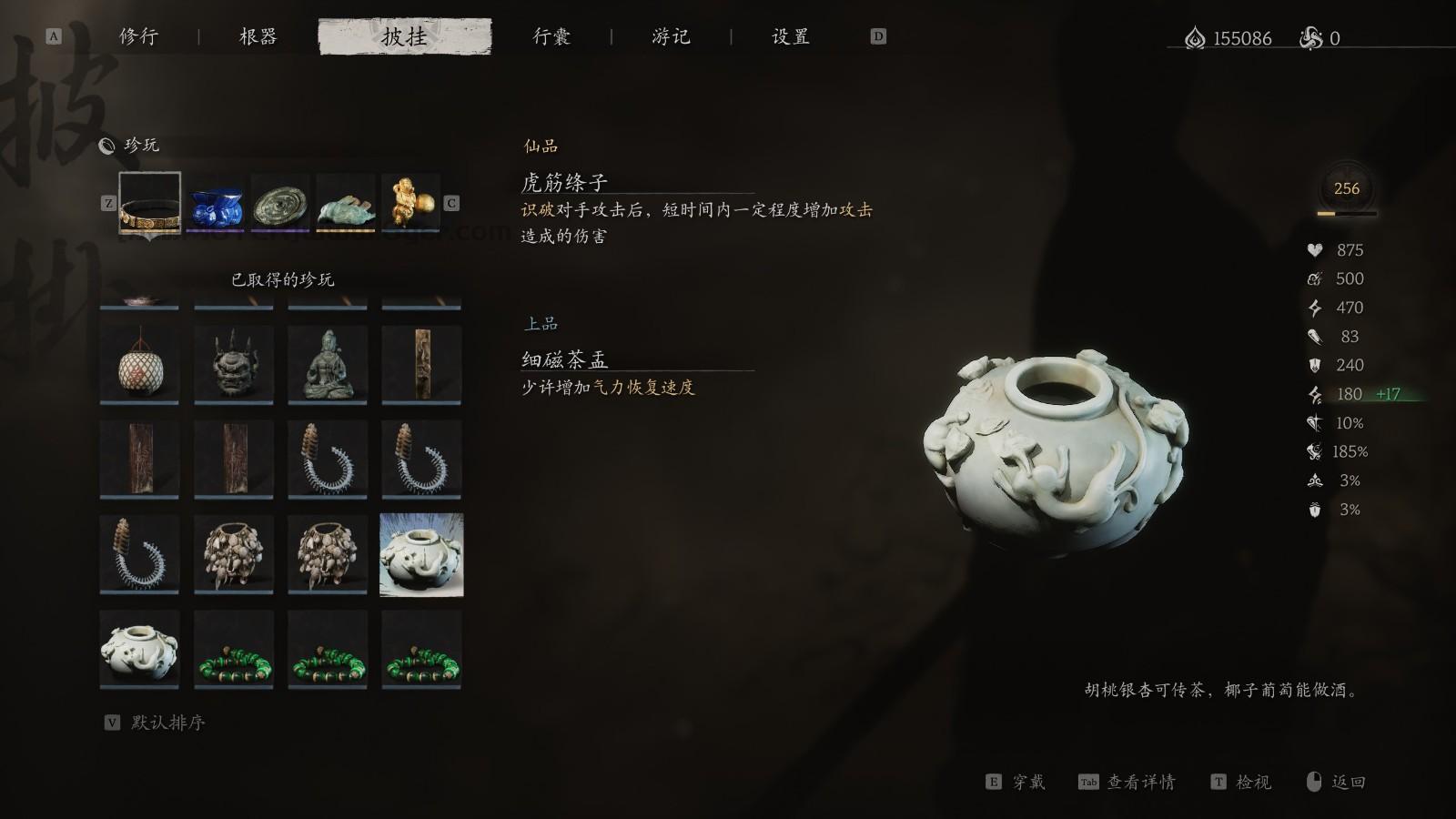This screenshot has width=1456, height=819.
Task: Select the bronze mirror curio in equipped slots
Action: click(278, 202)
